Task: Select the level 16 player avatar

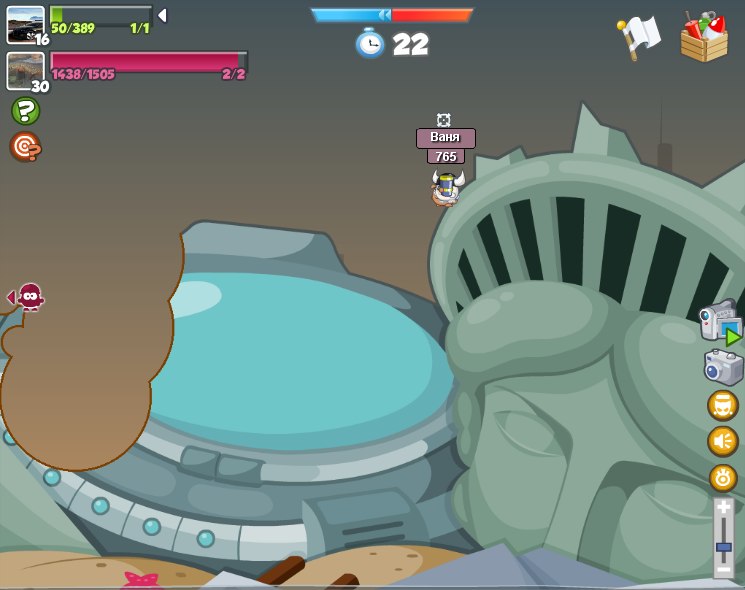Action: tap(25, 24)
